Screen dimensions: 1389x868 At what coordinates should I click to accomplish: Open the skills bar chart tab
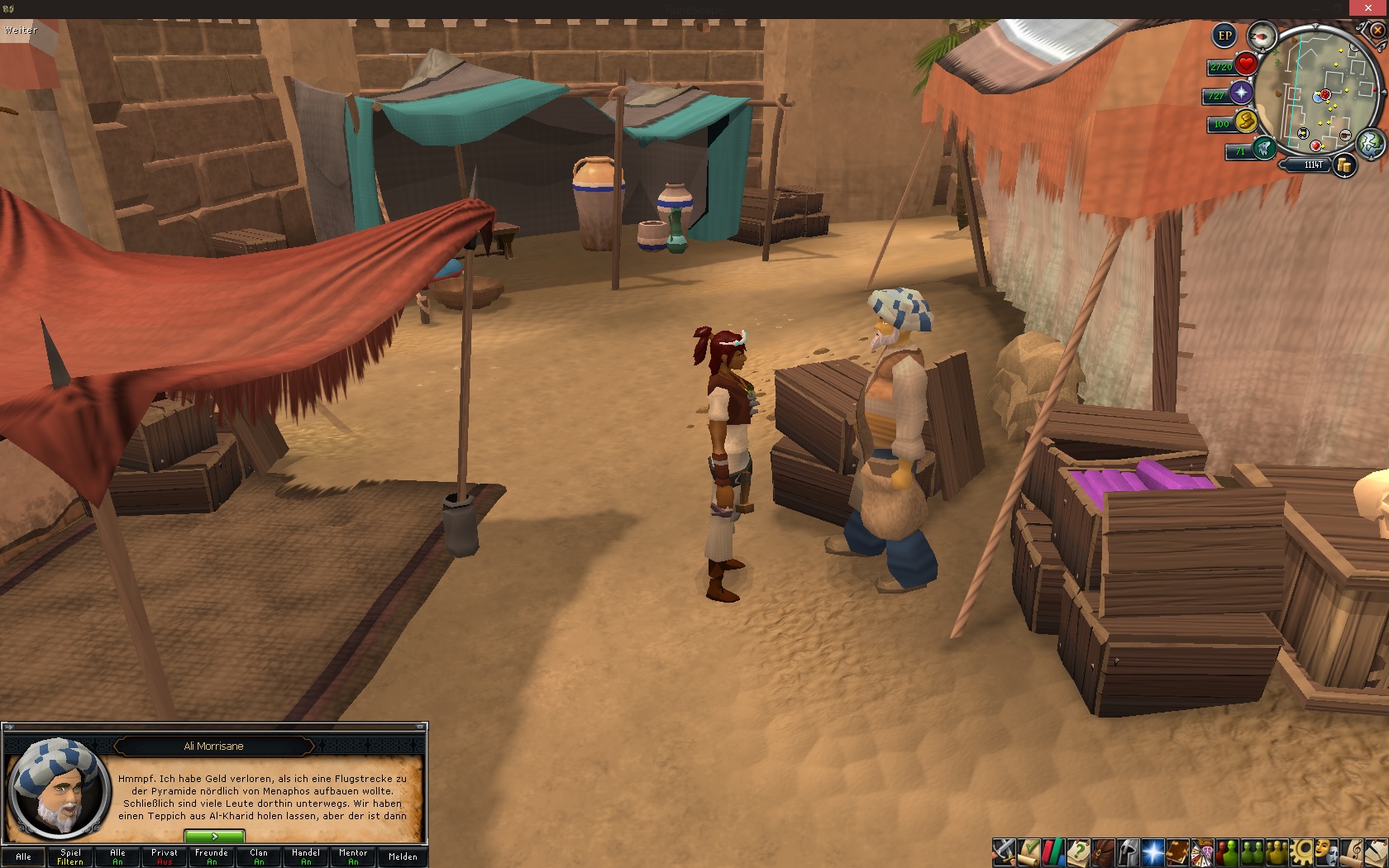tap(1053, 851)
